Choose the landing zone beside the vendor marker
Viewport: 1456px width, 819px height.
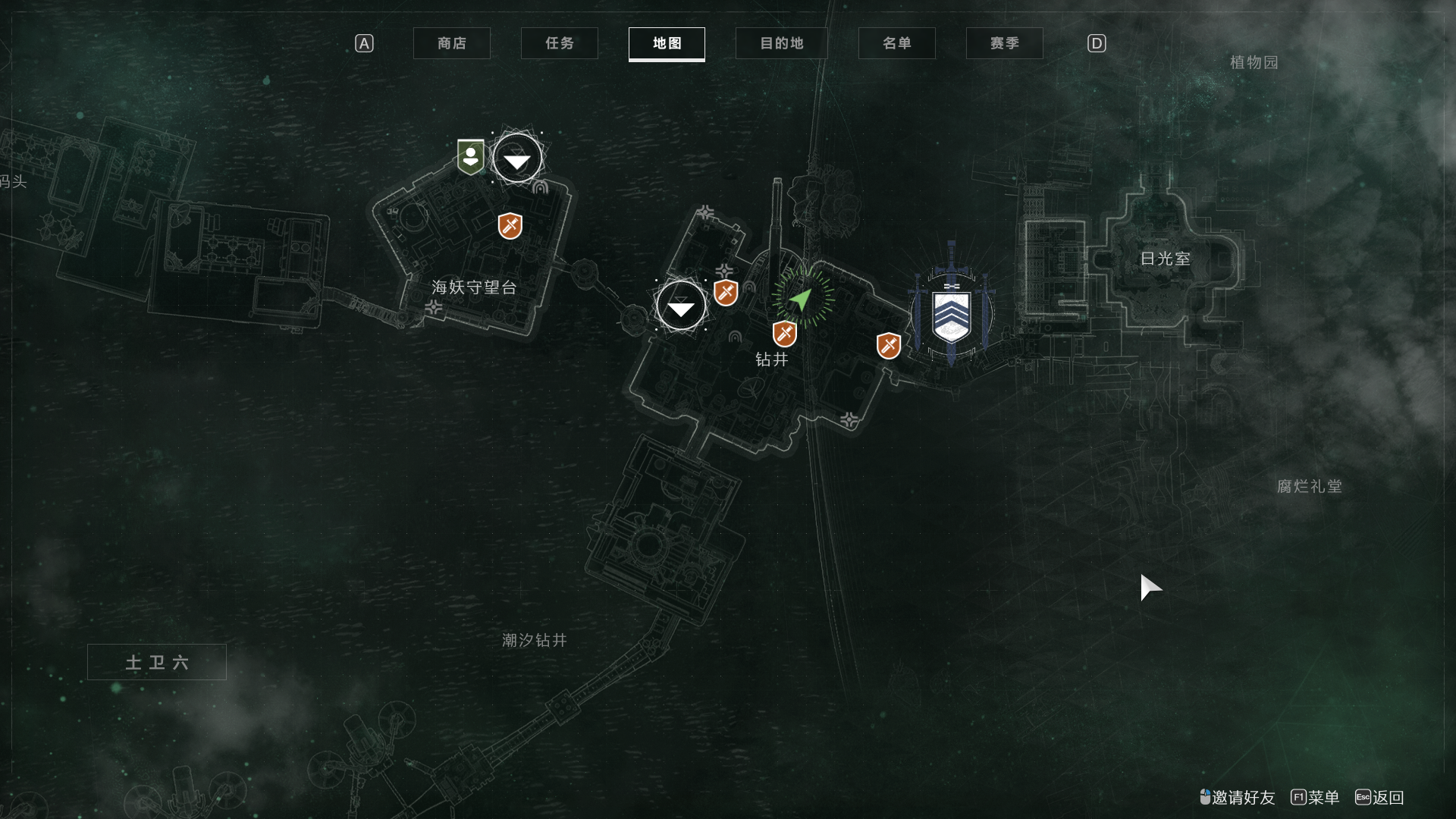[517, 158]
